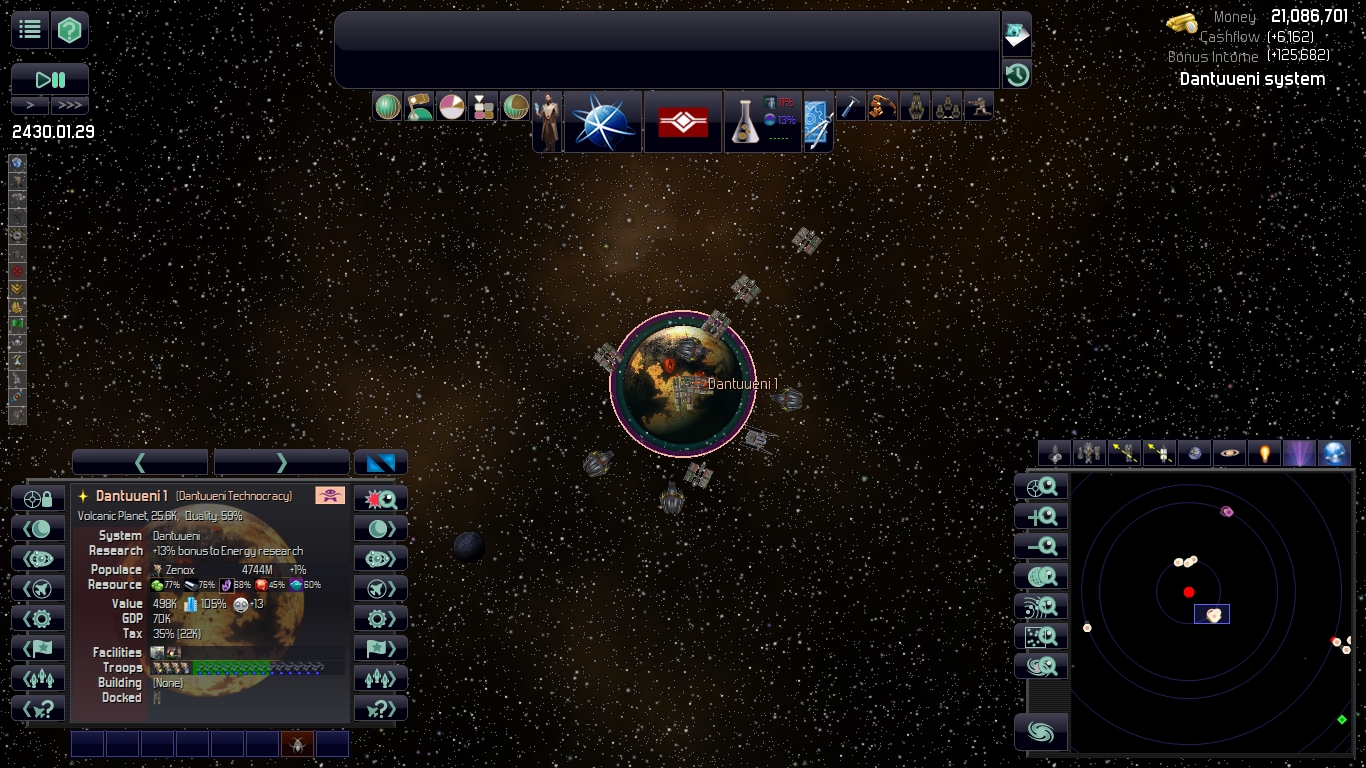Click the planet marker in the minimap
The height and width of the screenshot is (768, 1366).
click(1212, 615)
